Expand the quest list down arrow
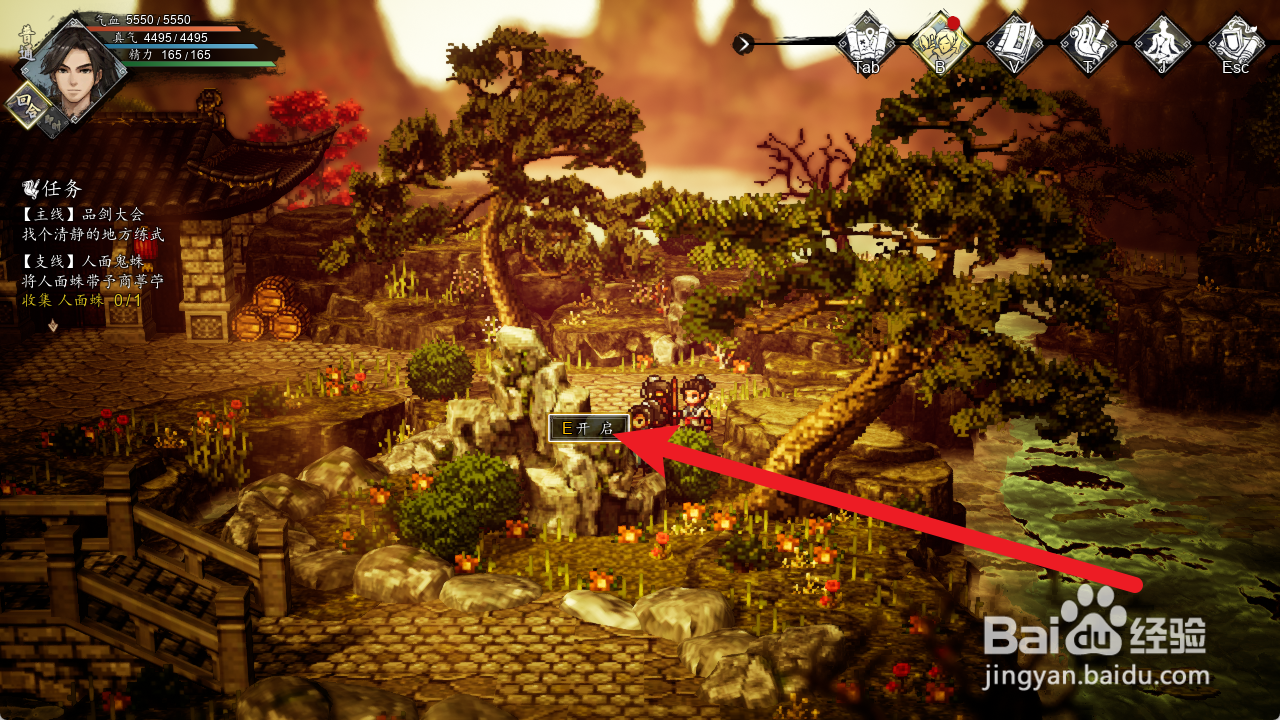1280x720 pixels. click(x=53, y=325)
